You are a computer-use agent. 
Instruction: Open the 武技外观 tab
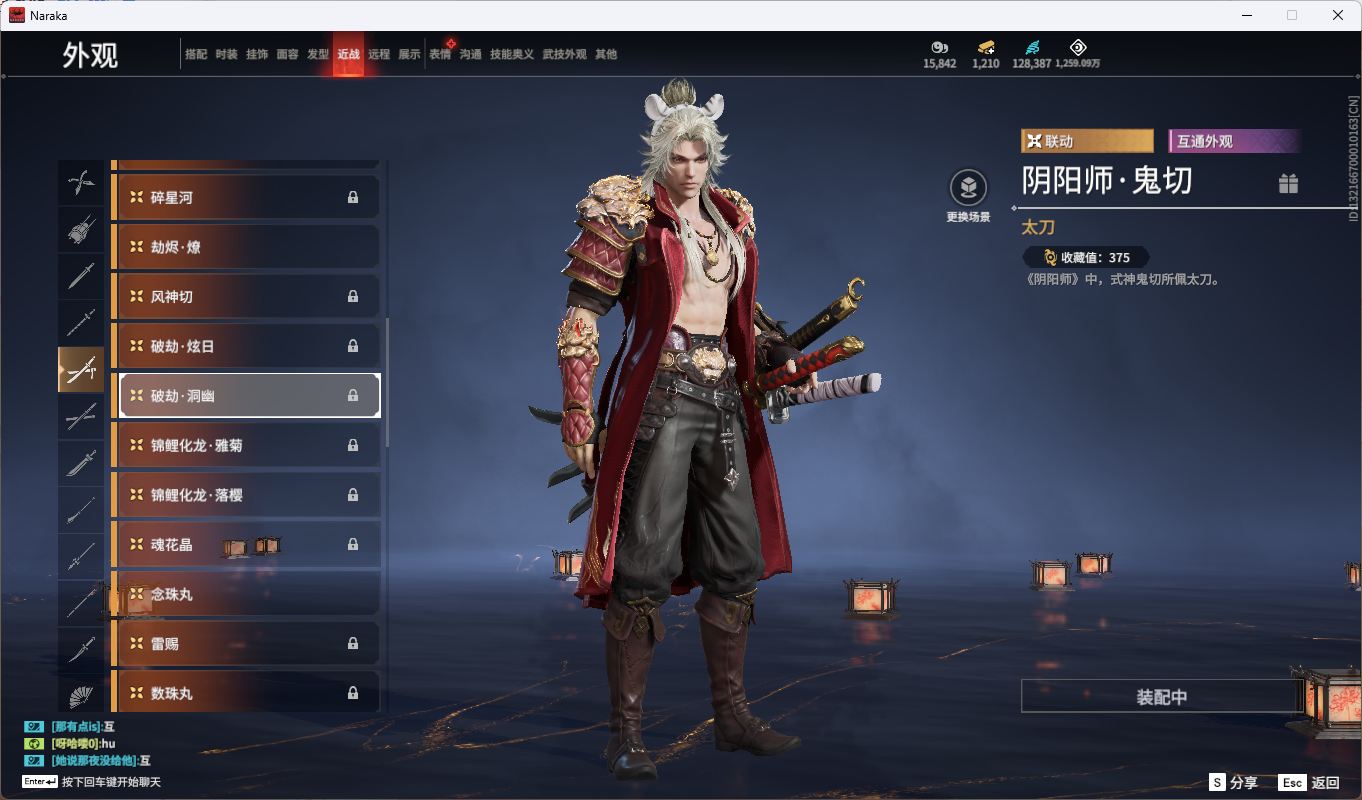pos(564,54)
